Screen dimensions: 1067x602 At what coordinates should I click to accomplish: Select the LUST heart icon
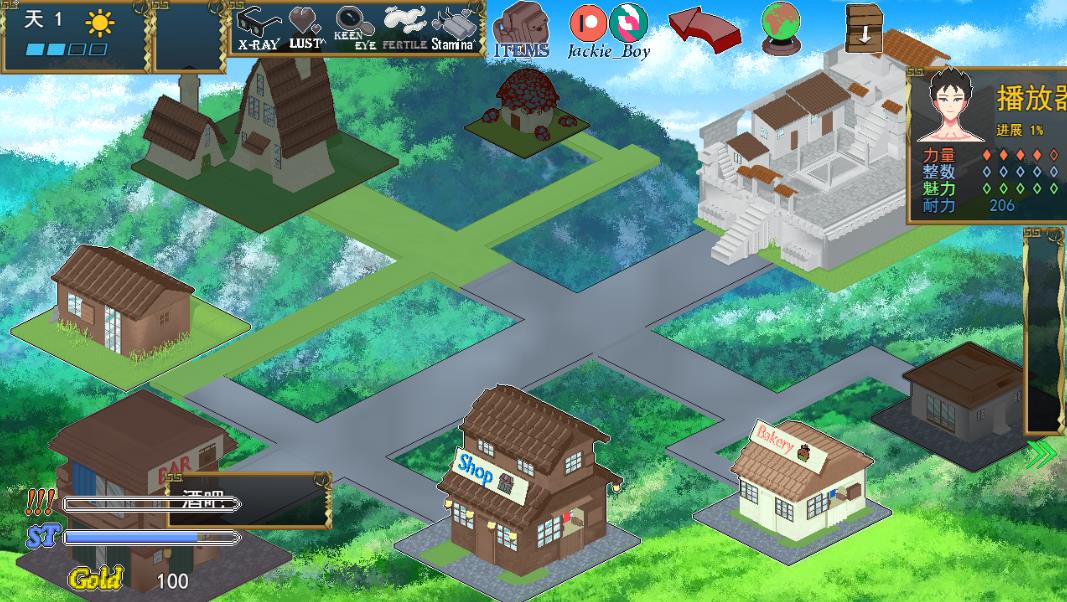(306, 27)
